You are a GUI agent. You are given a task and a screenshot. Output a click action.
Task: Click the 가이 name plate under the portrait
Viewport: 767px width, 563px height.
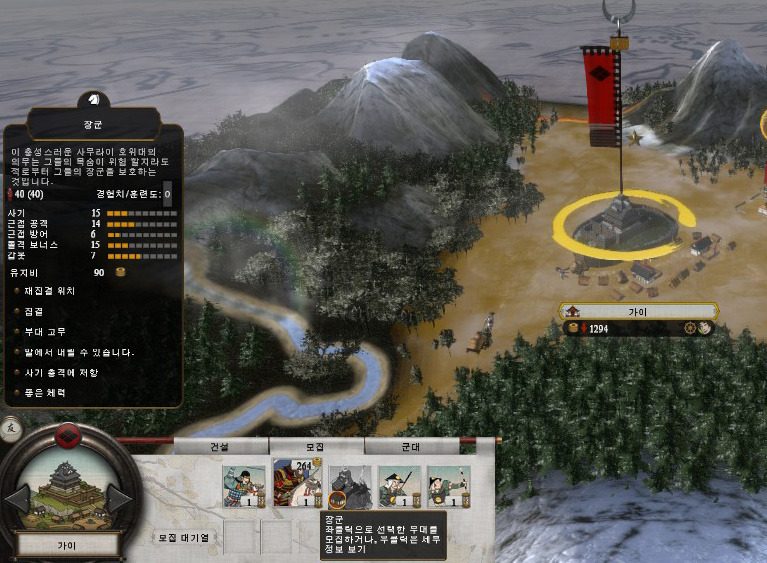[68, 546]
